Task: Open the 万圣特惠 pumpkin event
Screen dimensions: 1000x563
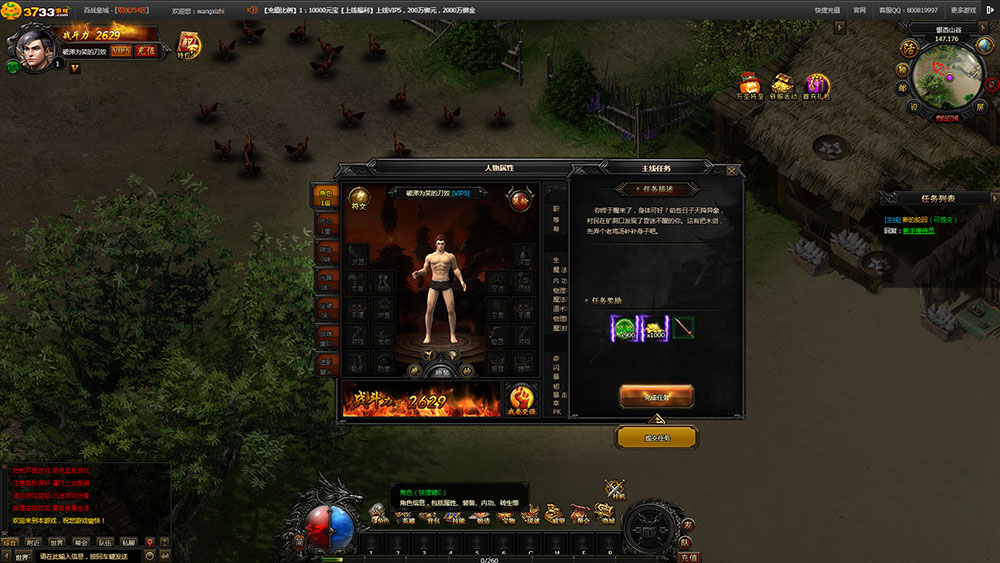Action: pos(749,87)
